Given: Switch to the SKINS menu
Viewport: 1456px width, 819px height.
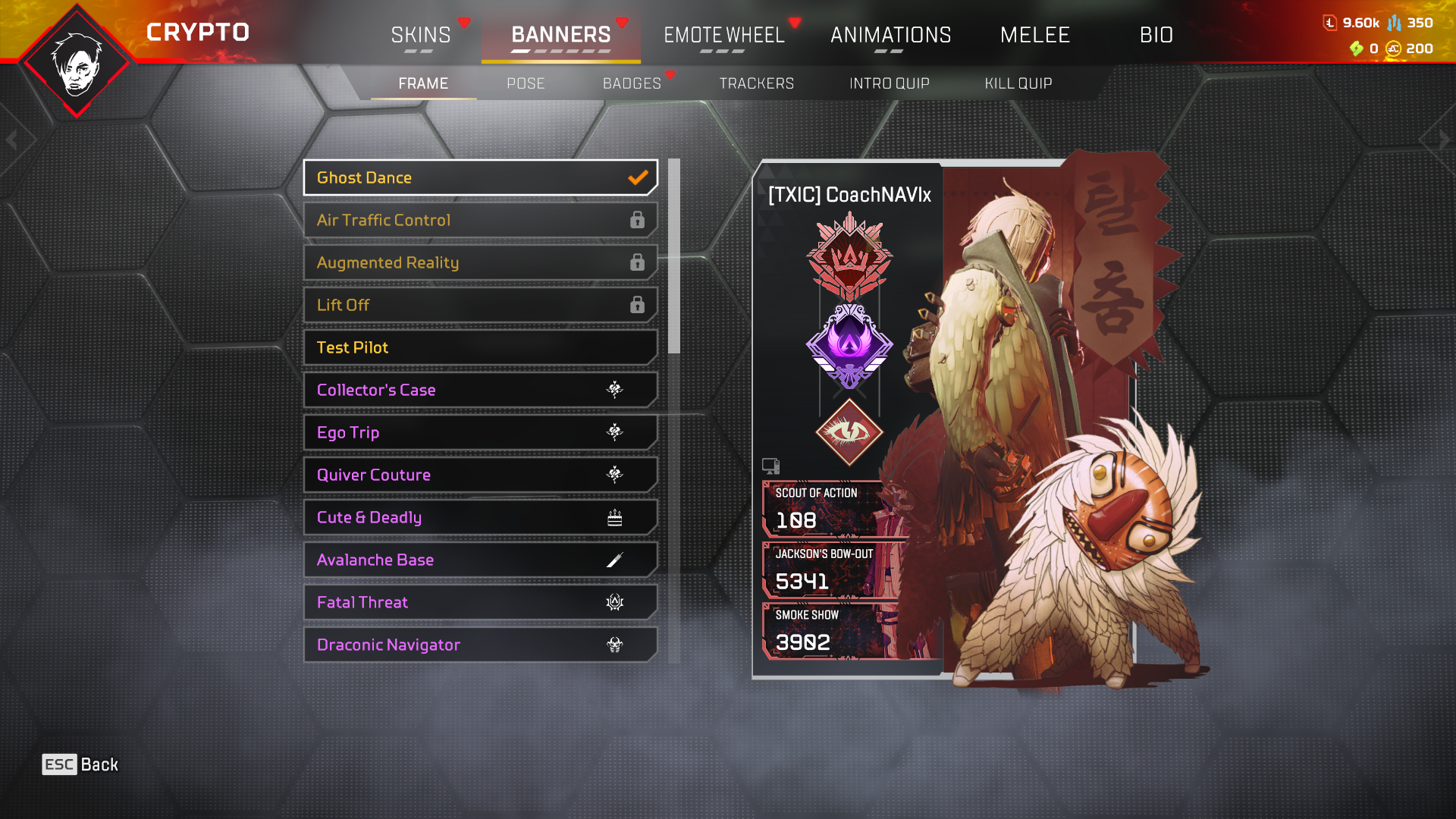Looking at the screenshot, I should coord(422,34).
